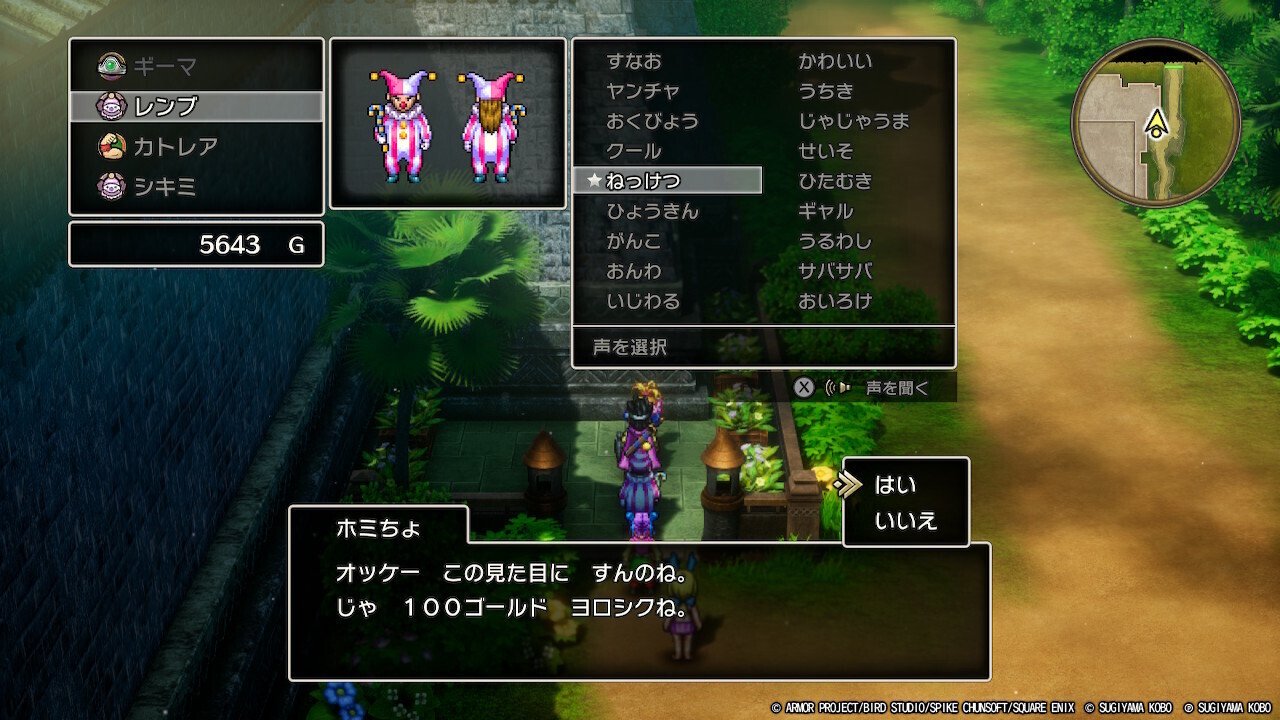Click the speaker icon beside 声を聞く
The height and width of the screenshot is (720, 1280).
[x=840, y=386]
